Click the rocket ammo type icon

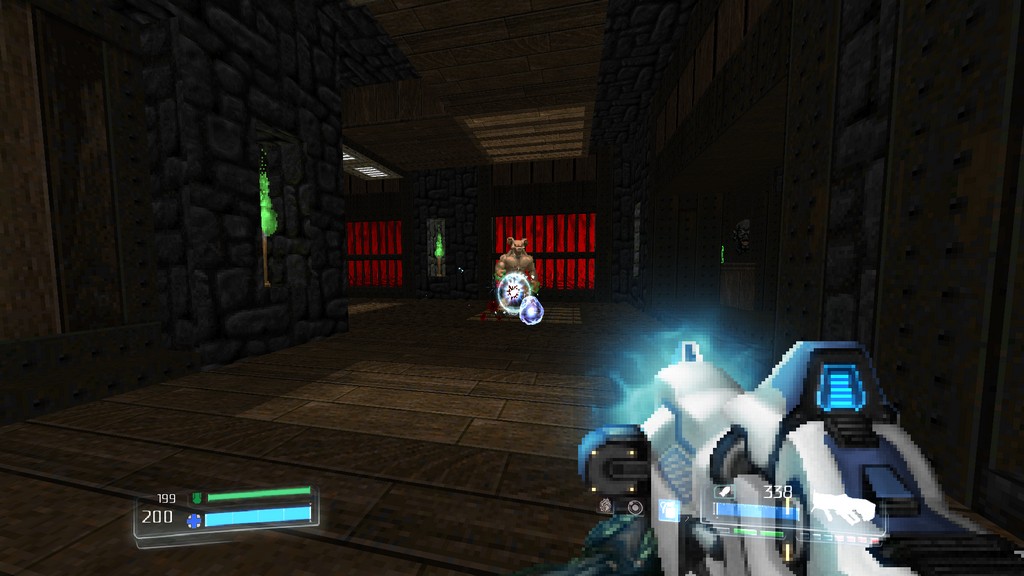pyautogui.click(x=724, y=492)
